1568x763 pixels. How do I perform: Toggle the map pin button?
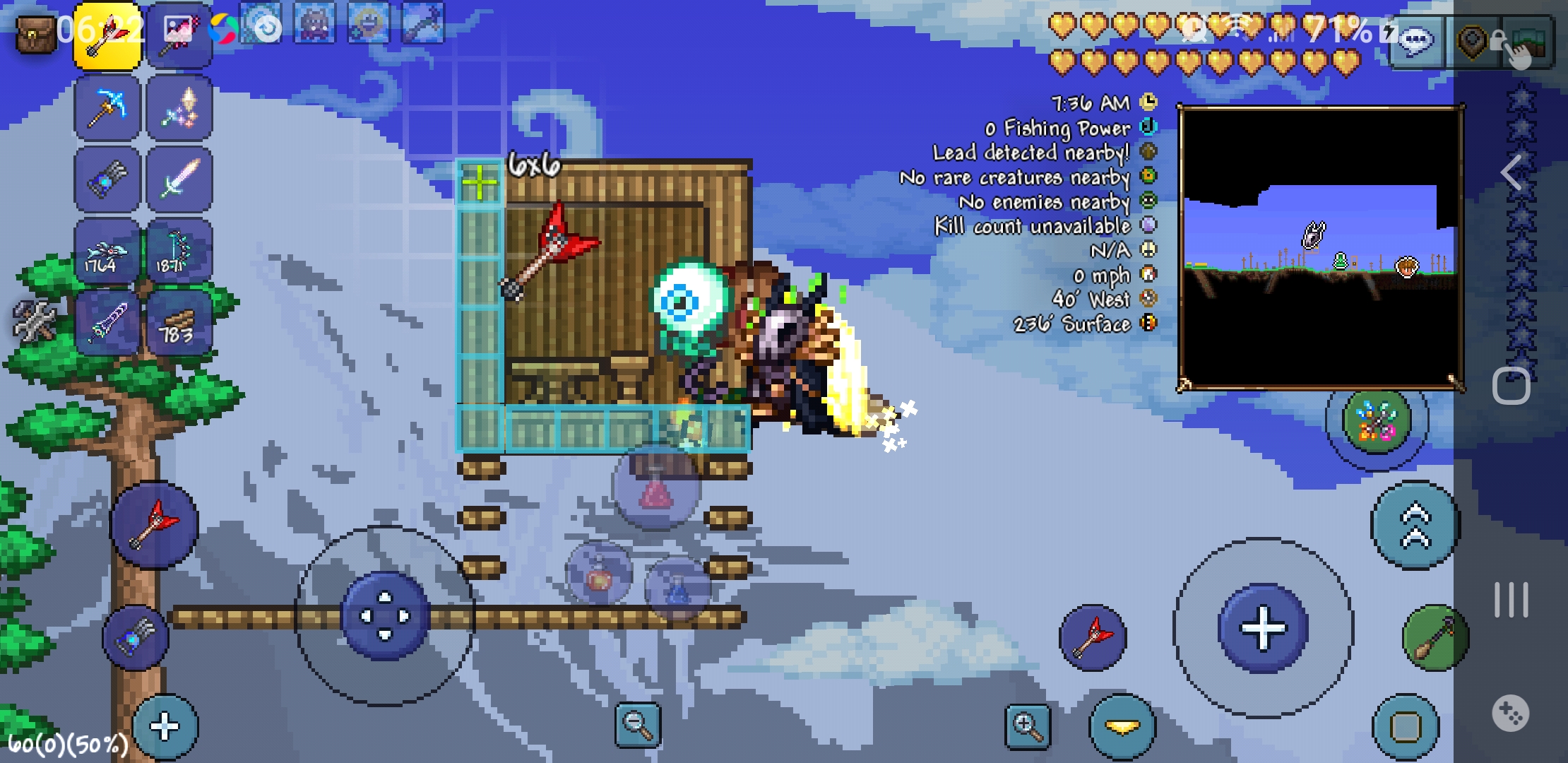point(1473,42)
